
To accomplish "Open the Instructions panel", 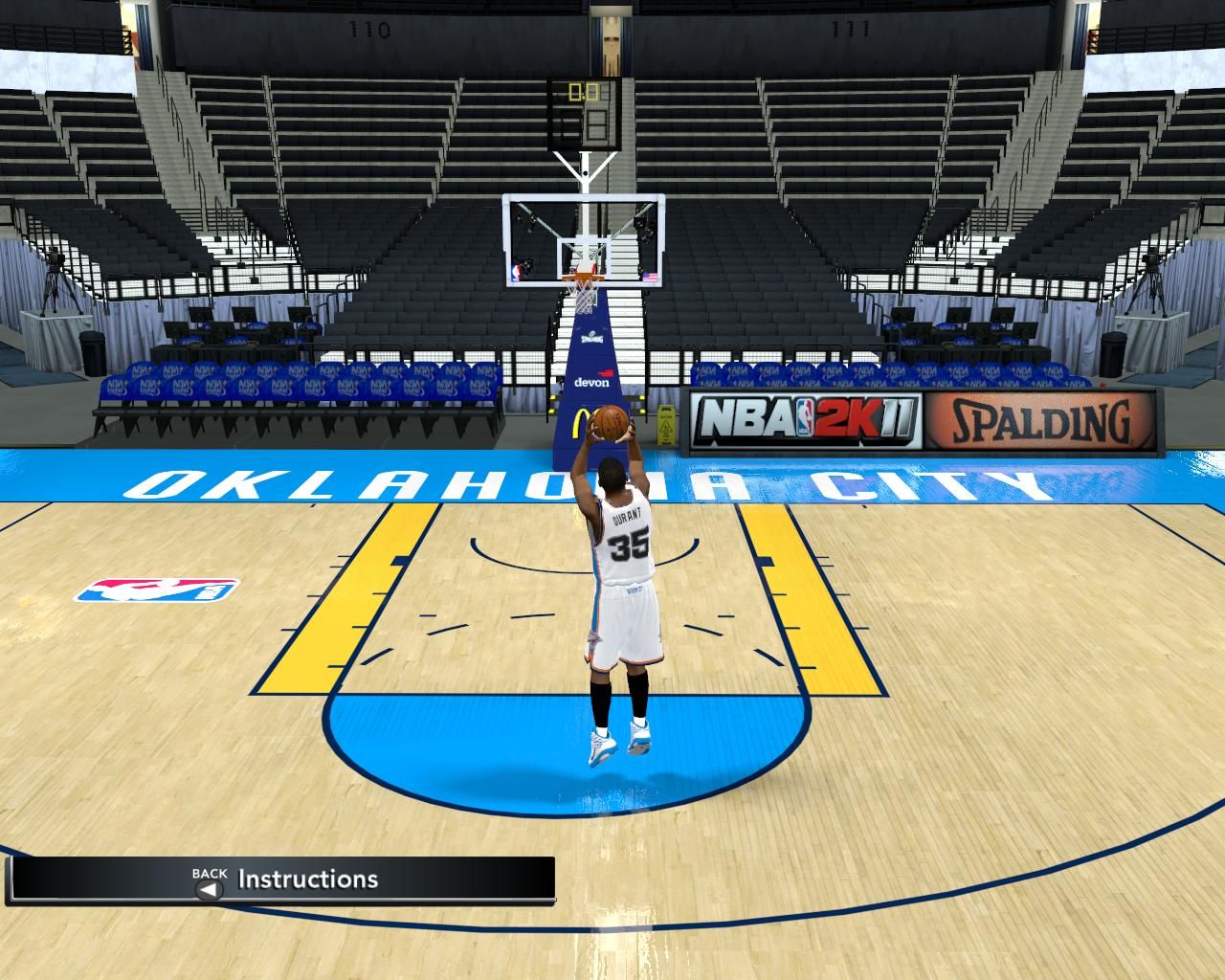I will (306, 879).
